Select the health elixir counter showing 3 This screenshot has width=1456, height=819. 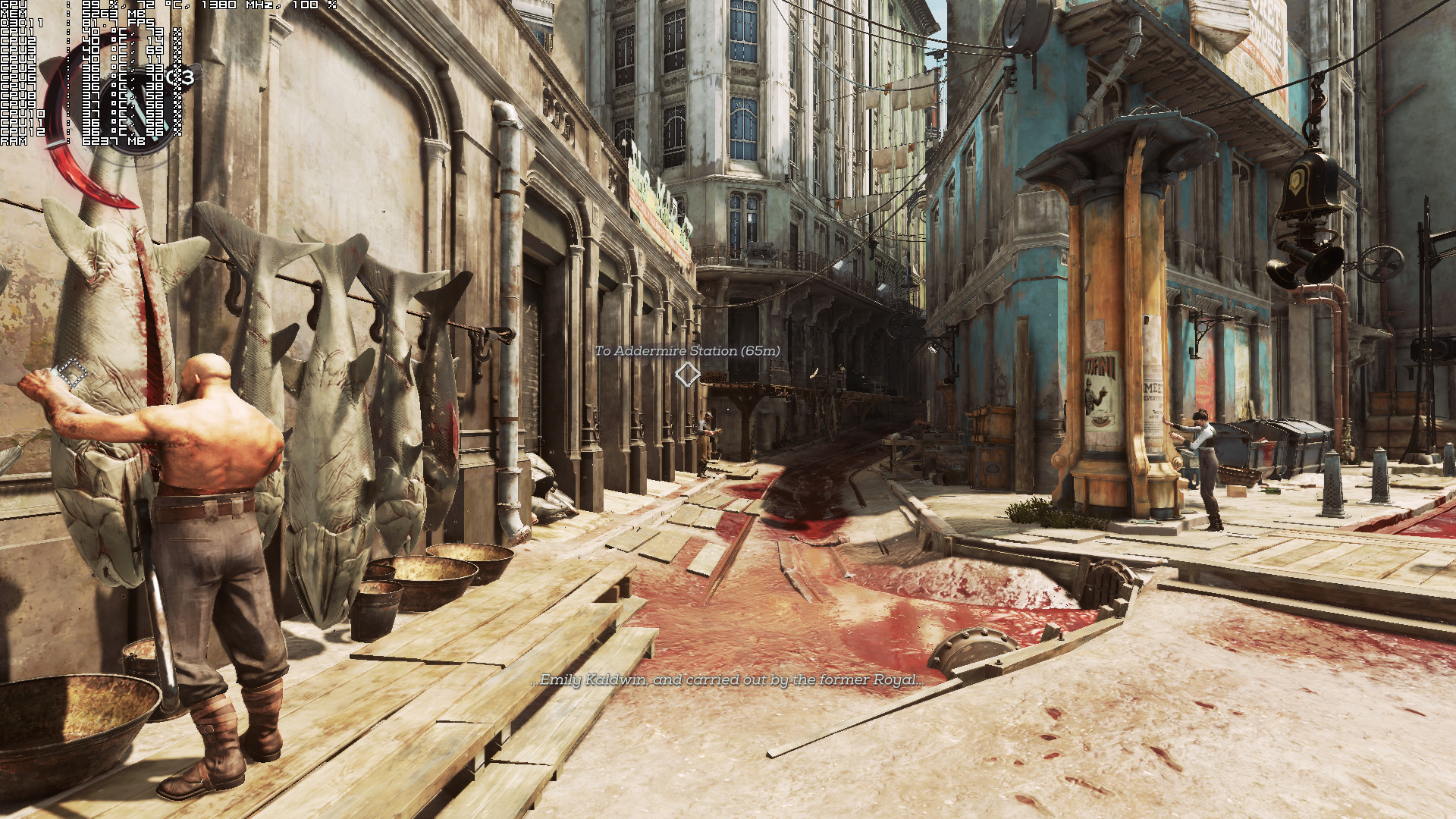[183, 77]
